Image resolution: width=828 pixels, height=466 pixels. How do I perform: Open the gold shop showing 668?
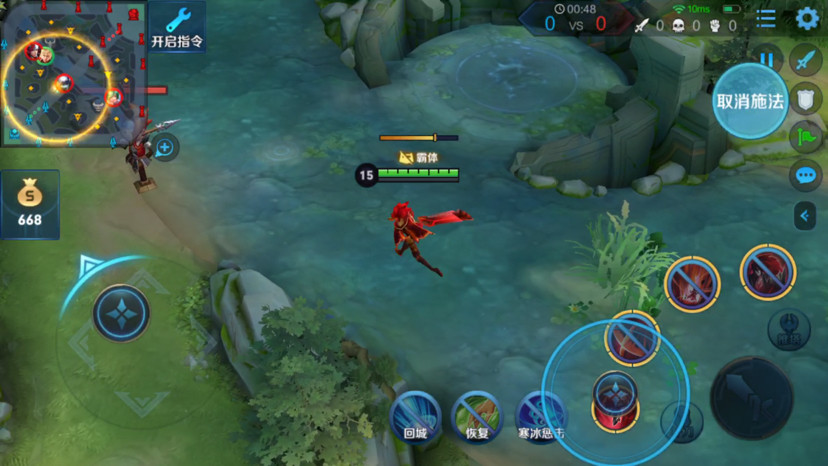pos(30,204)
